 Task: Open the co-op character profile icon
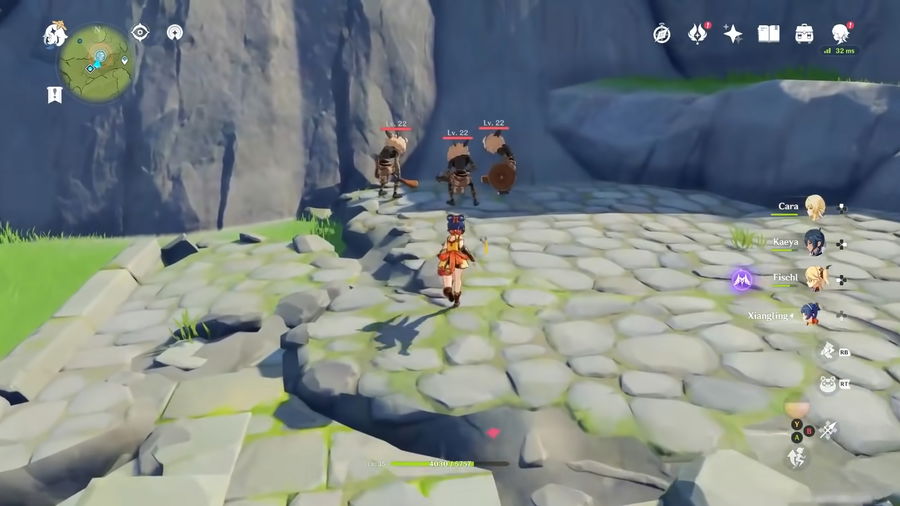tap(840, 33)
